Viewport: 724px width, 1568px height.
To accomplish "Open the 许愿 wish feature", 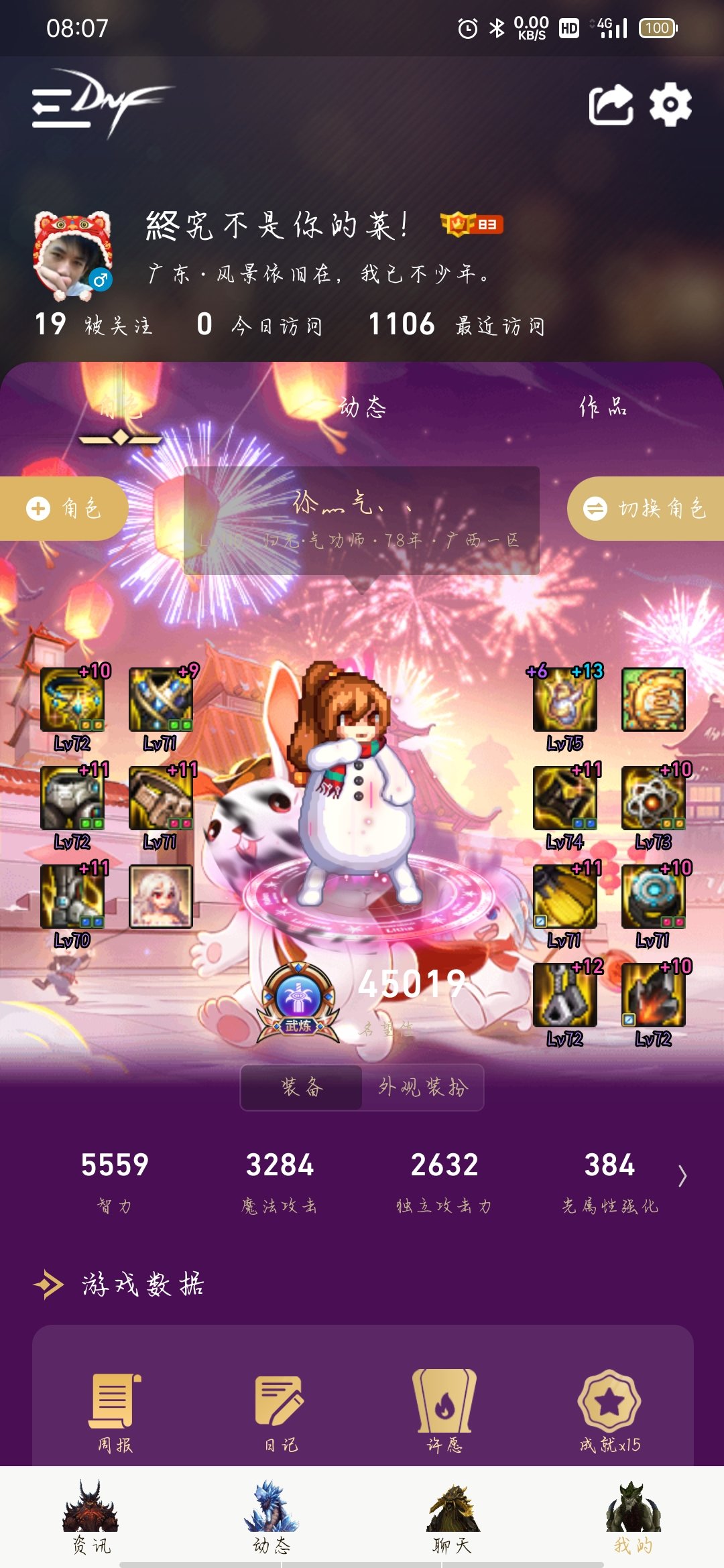I will [444, 1411].
